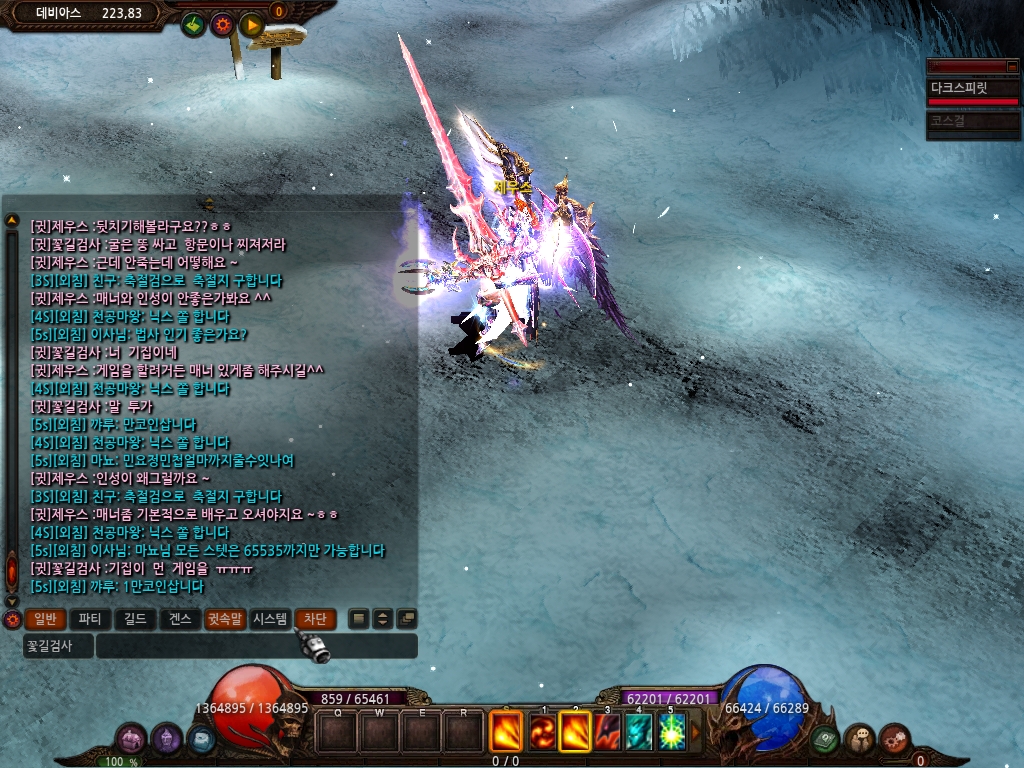
Task: Toggle the 차단 block filter
Action: pyautogui.click(x=314, y=619)
